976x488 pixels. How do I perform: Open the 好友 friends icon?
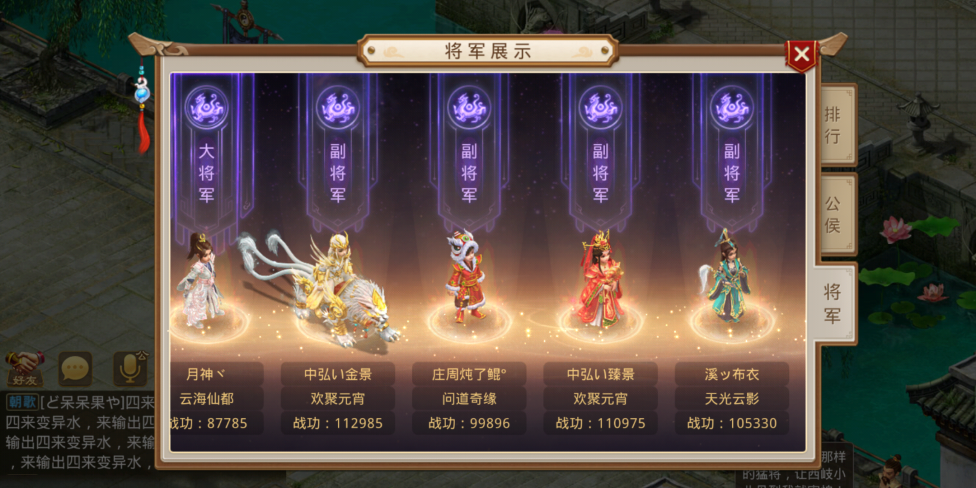(x=22, y=369)
